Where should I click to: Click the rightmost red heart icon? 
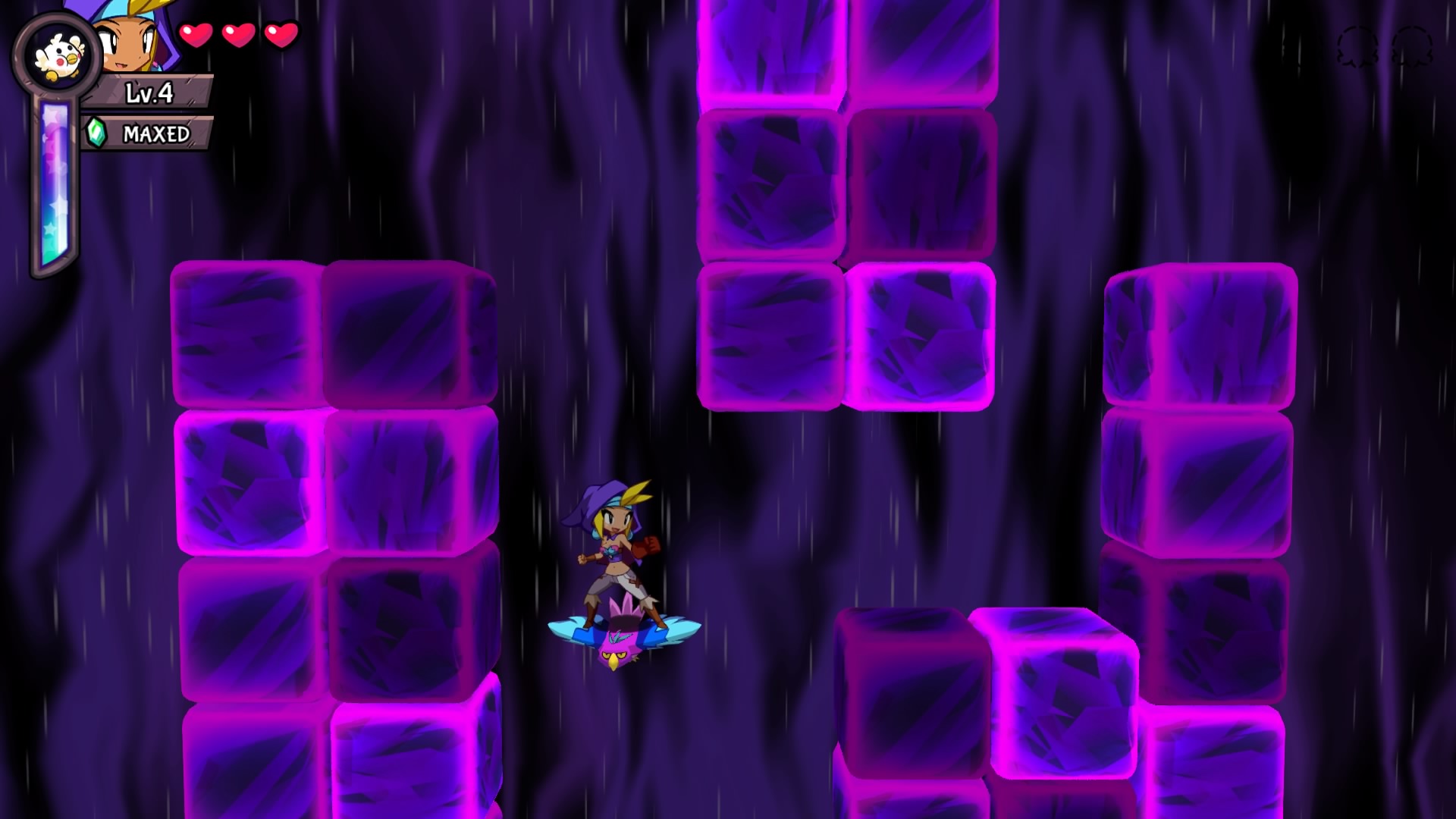[282, 35]
